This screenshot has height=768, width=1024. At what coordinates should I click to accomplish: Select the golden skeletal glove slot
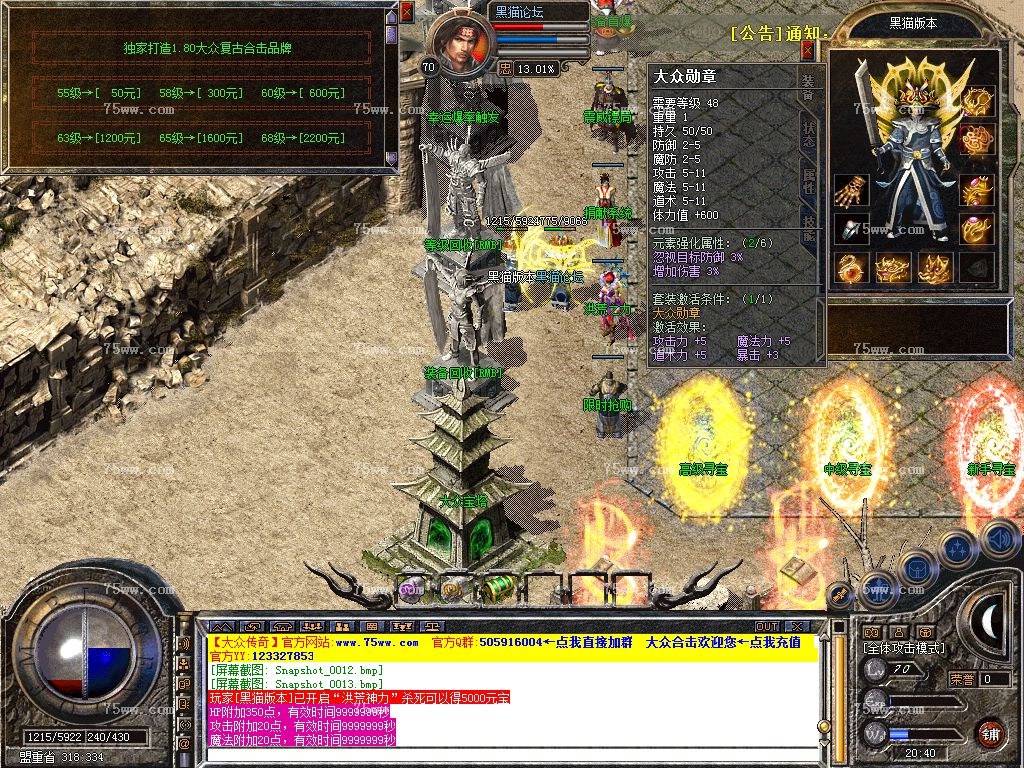(852, 190)
